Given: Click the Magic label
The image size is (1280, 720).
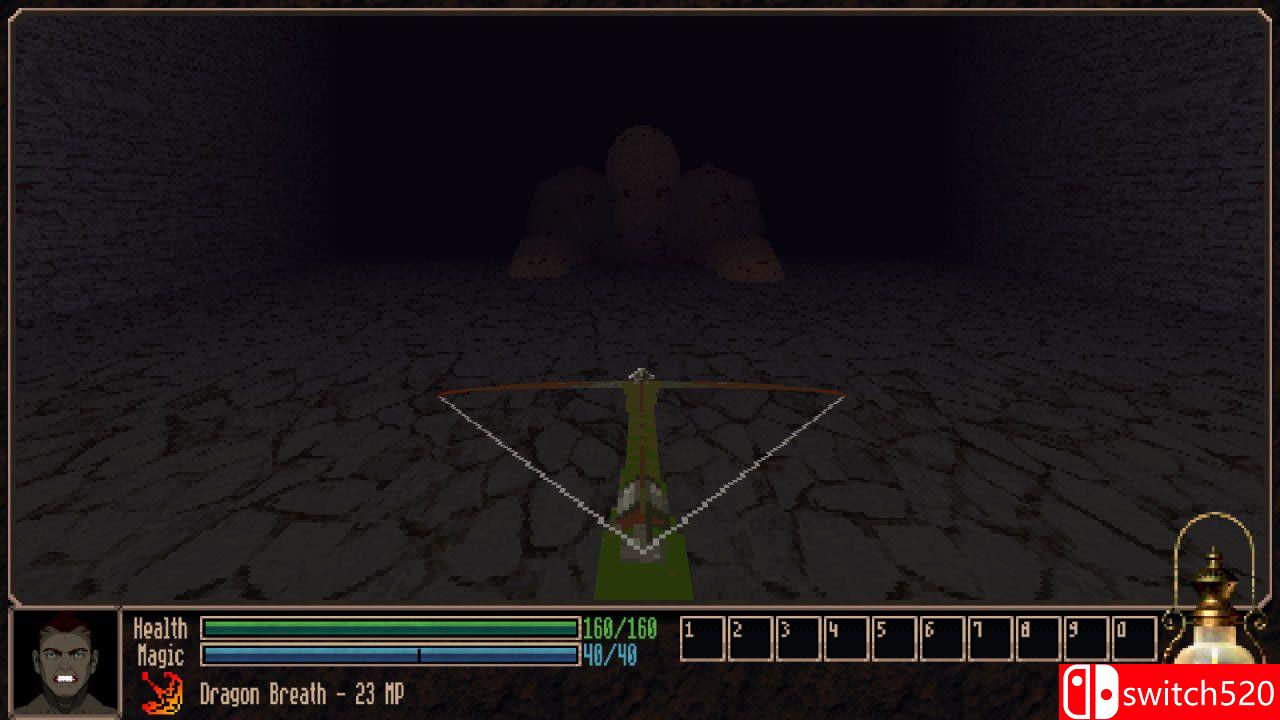Looking at the screenshot, I should tap(163, 654).
